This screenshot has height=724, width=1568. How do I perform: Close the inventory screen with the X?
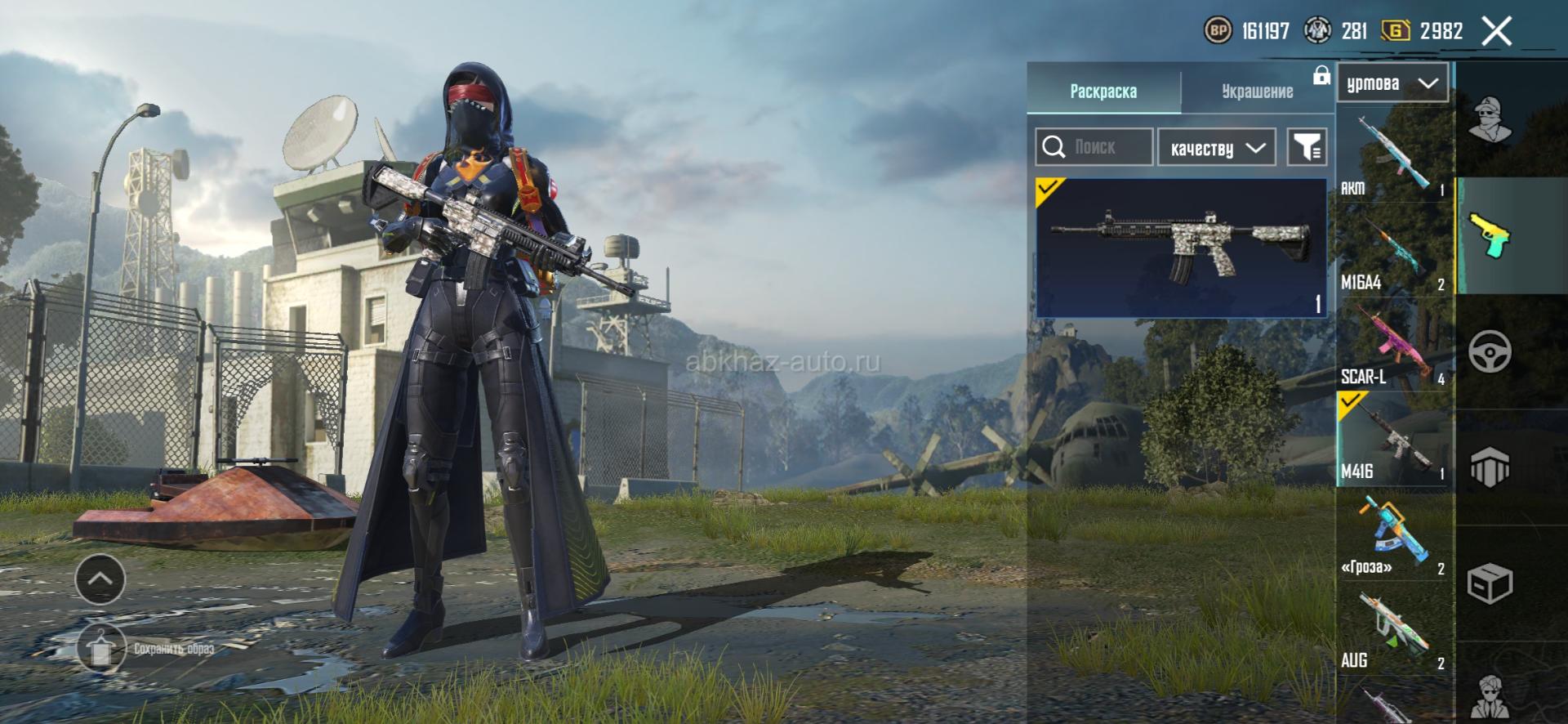pos(1496,32)
